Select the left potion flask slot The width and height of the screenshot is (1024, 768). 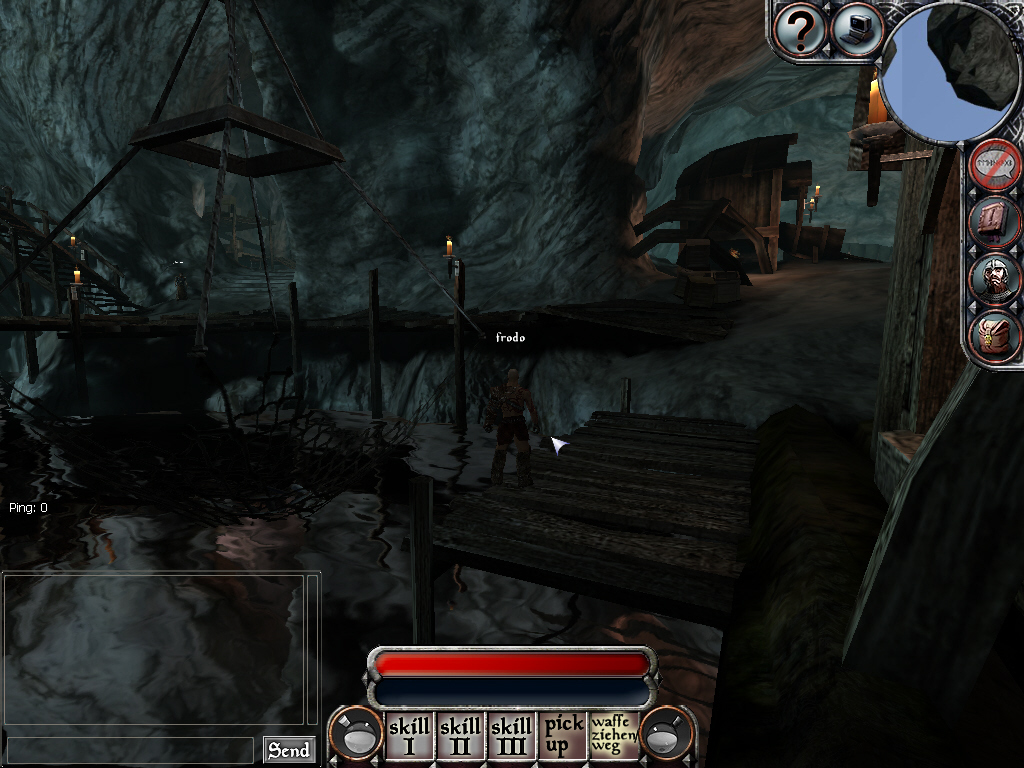coord(358,735)
